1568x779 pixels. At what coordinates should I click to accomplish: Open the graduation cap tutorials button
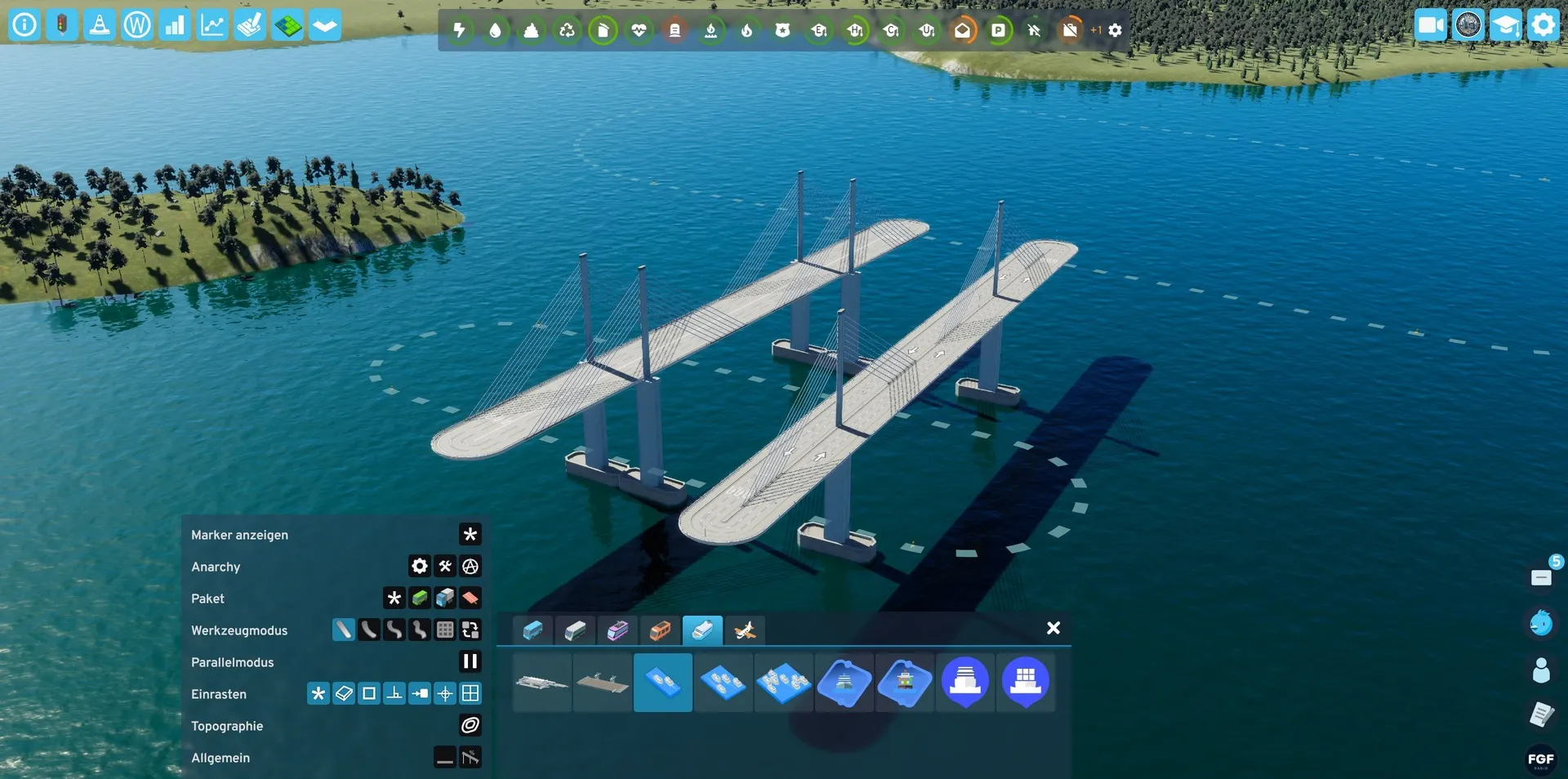[1505, 24]
